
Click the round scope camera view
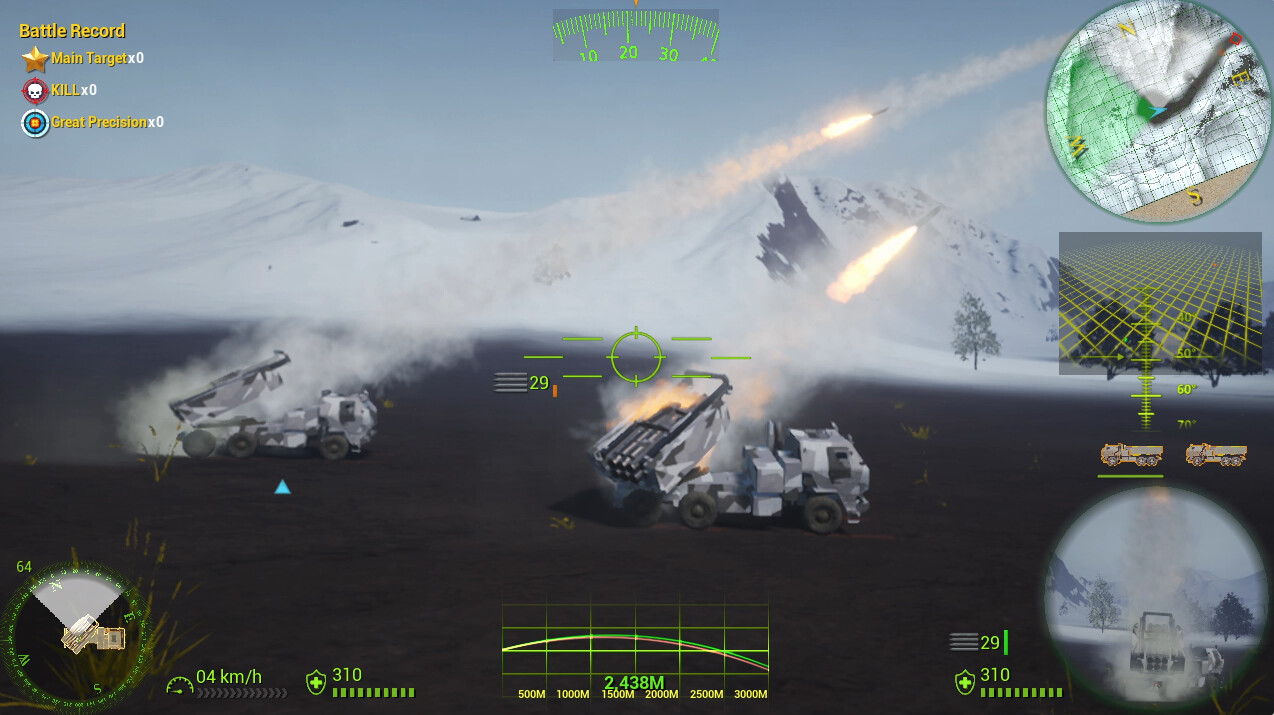[x=1156, y=598]
